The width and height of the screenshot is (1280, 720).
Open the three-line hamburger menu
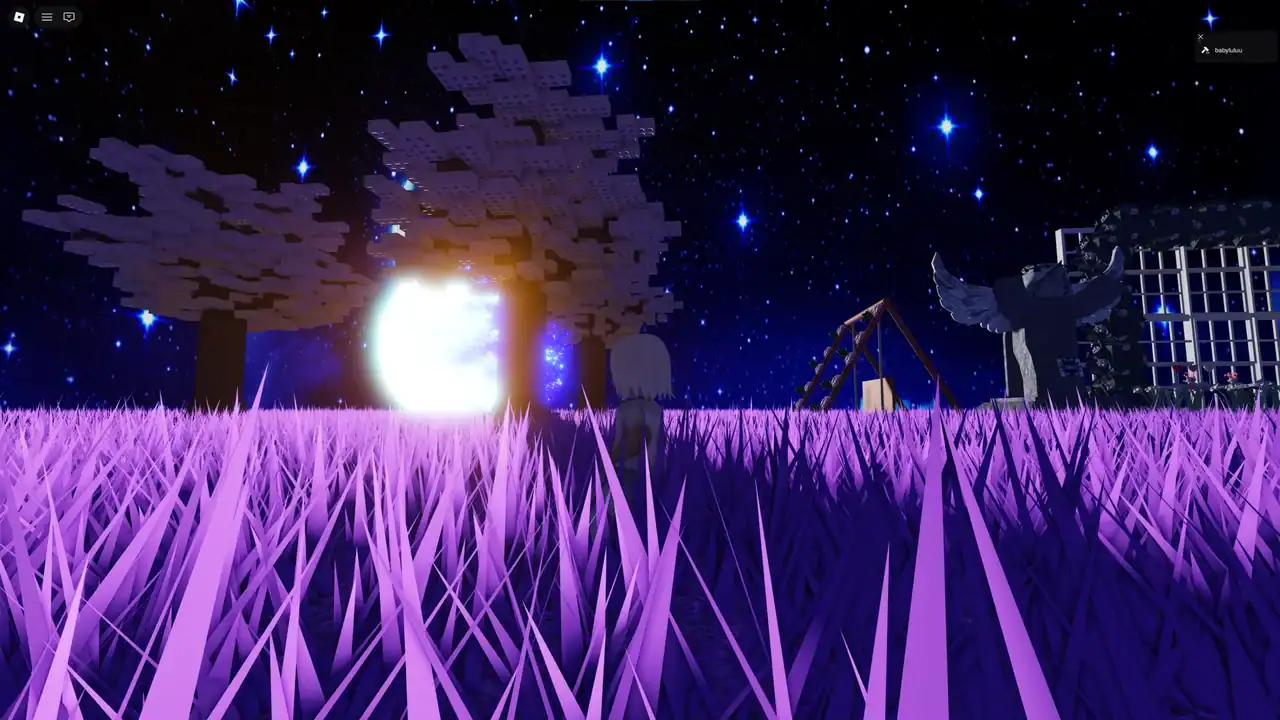pos(47,16)
